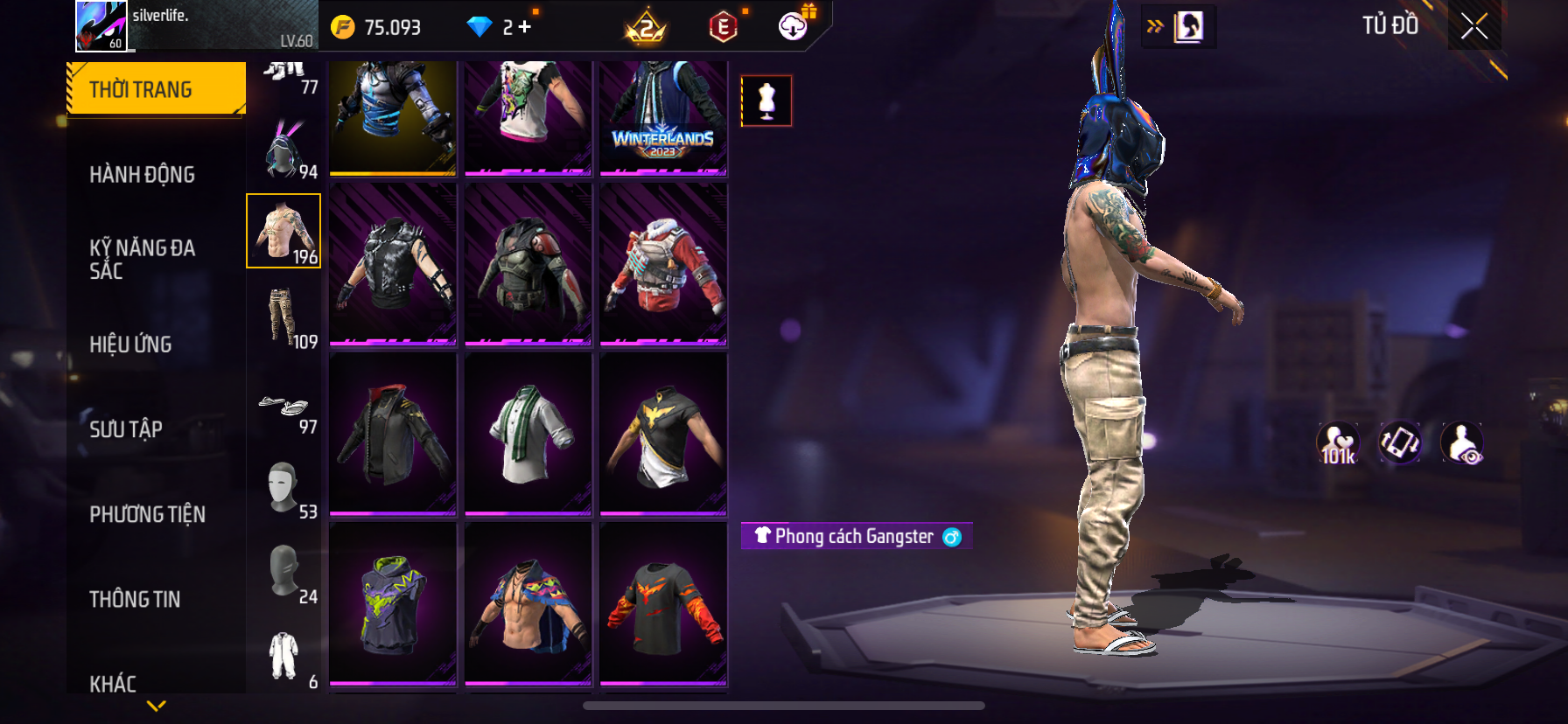Switch to the Hành Động tab

(142, 175)
